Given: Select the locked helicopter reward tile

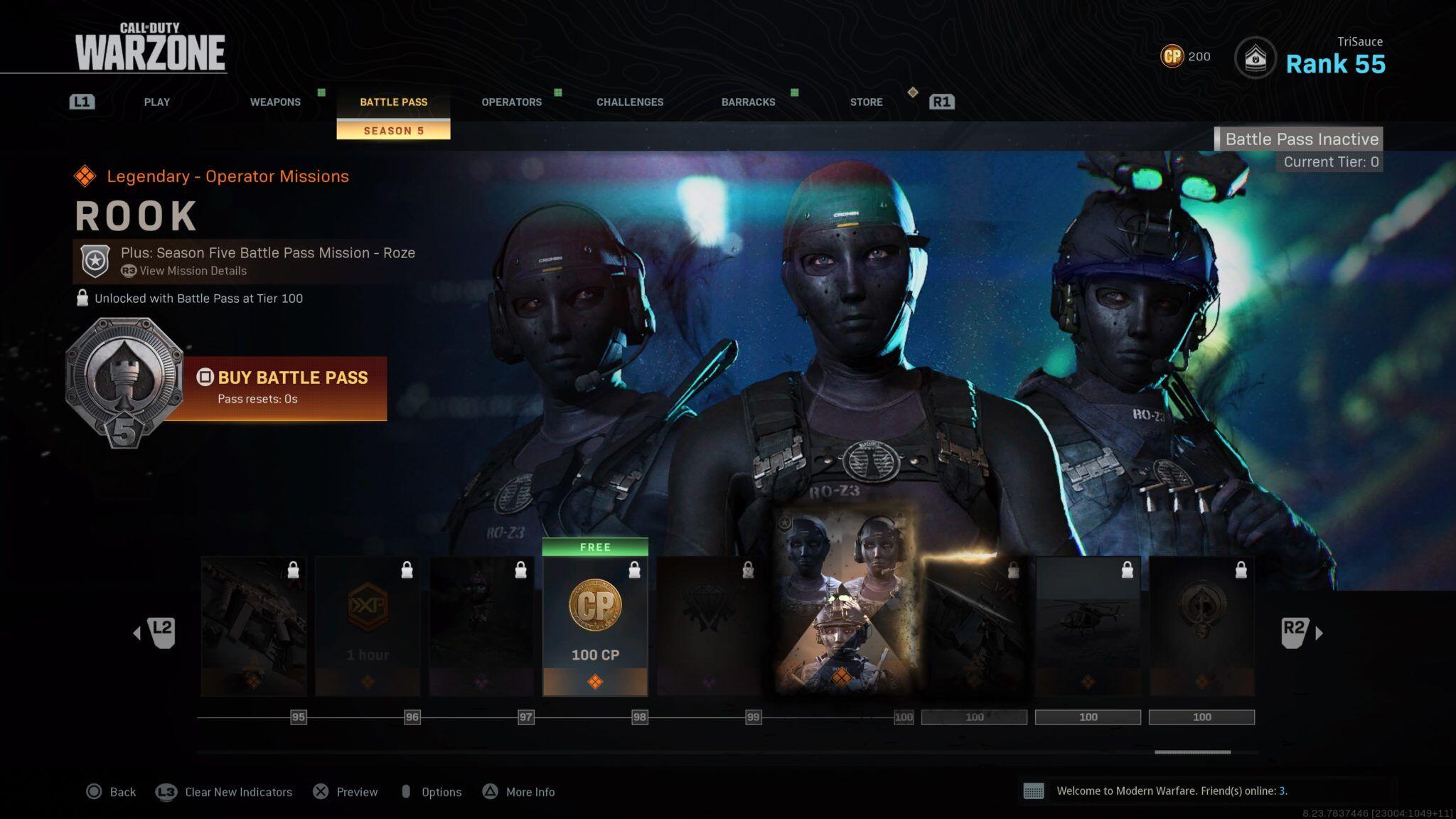Looking at the screenshot, I should (x=1088, y=626).
